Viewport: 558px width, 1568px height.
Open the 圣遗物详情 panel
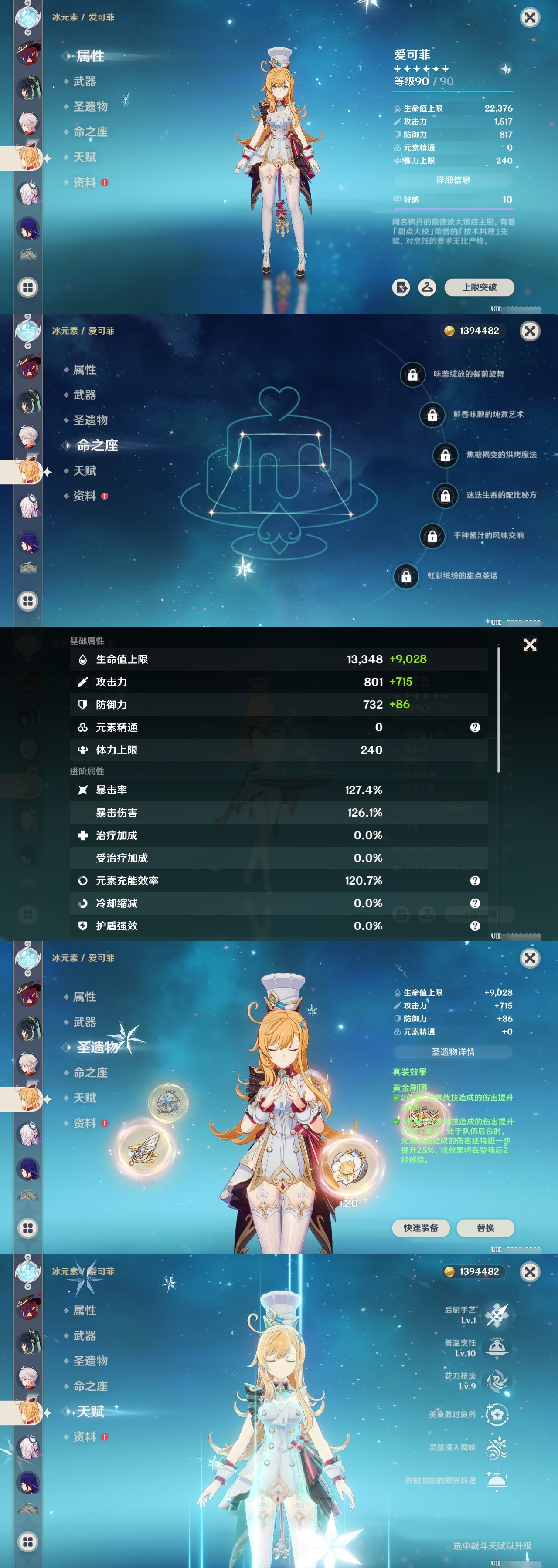[453, 1052]
